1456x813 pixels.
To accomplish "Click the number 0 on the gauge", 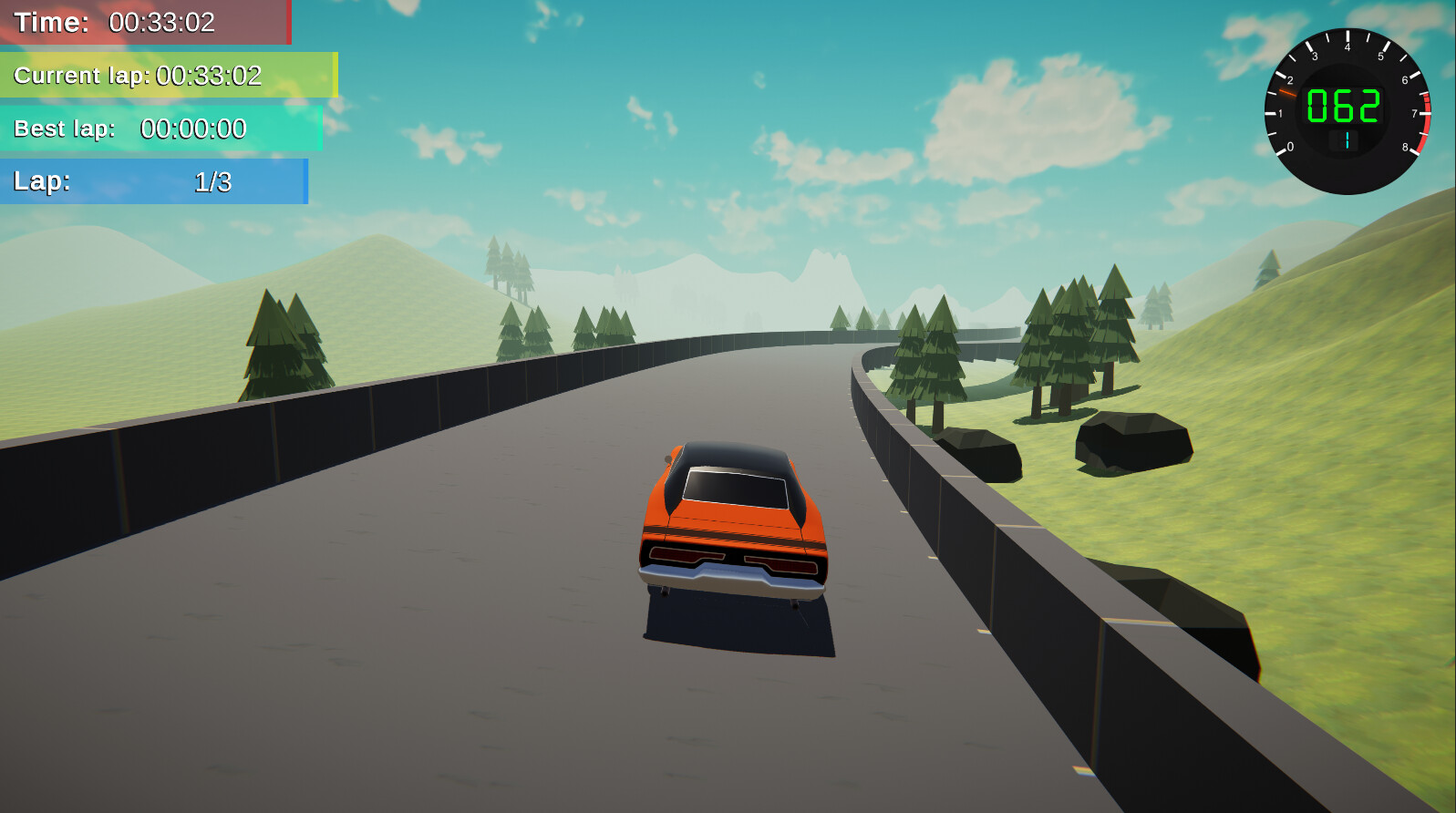I will [x=1292, y=146].
